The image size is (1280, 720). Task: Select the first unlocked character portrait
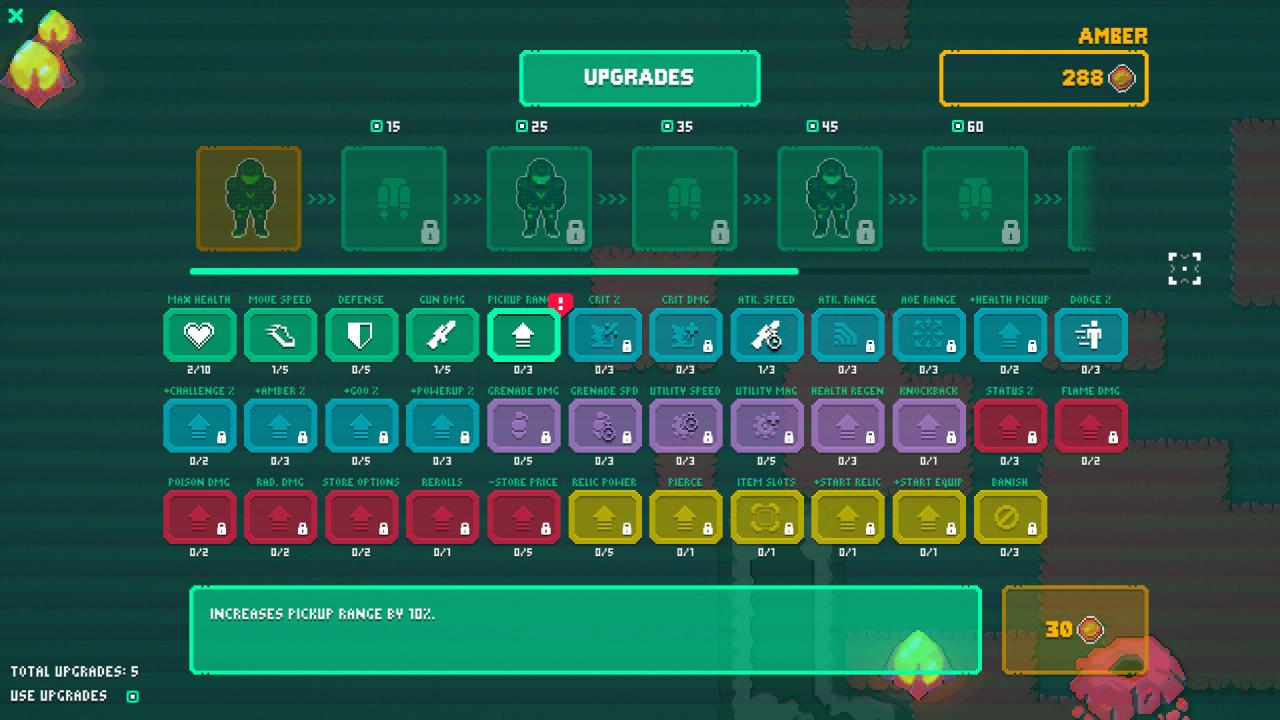(x=248, y=198)
